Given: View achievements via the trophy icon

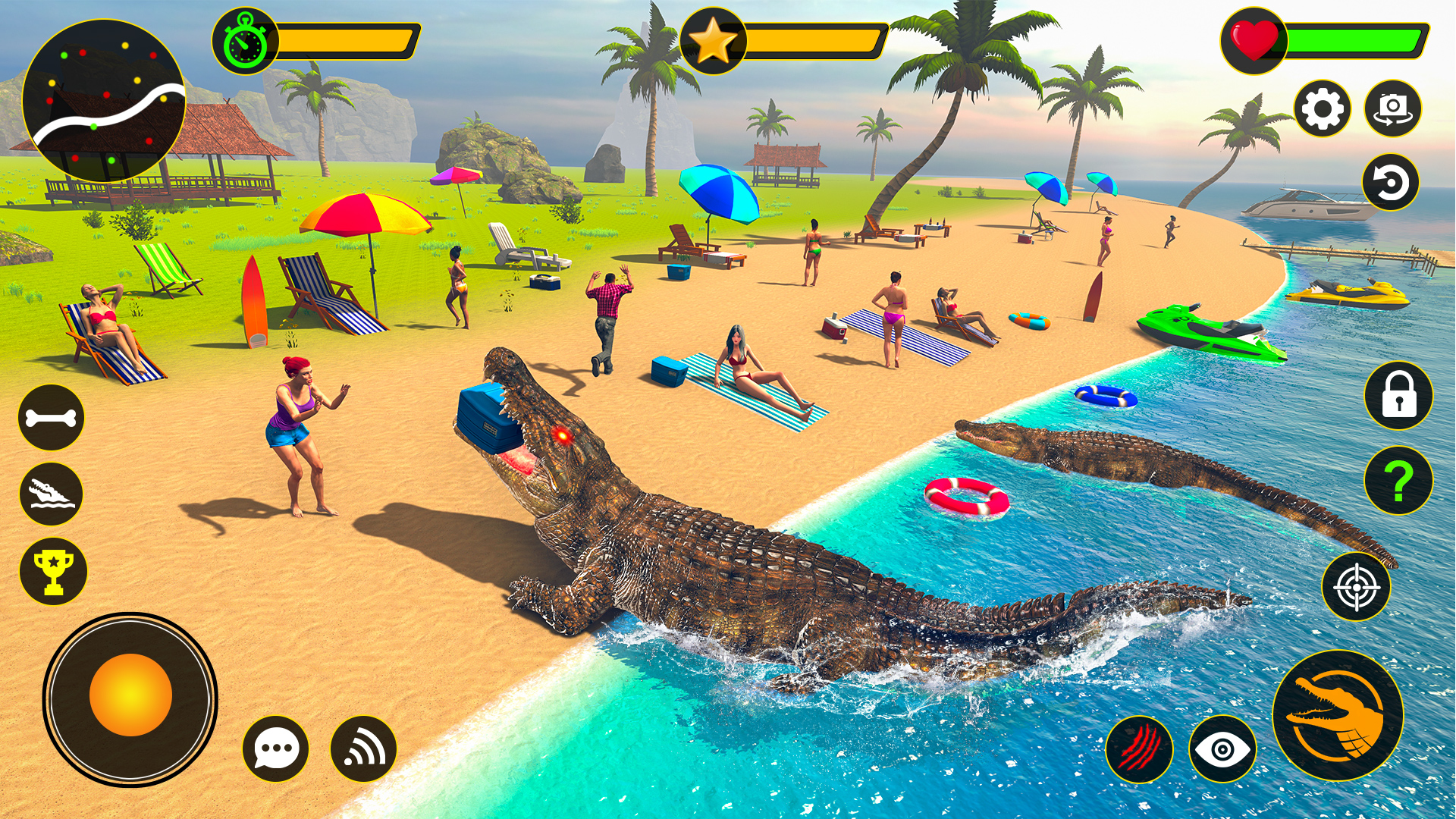Looking at the screenshot, I should (x=53, y=573).
